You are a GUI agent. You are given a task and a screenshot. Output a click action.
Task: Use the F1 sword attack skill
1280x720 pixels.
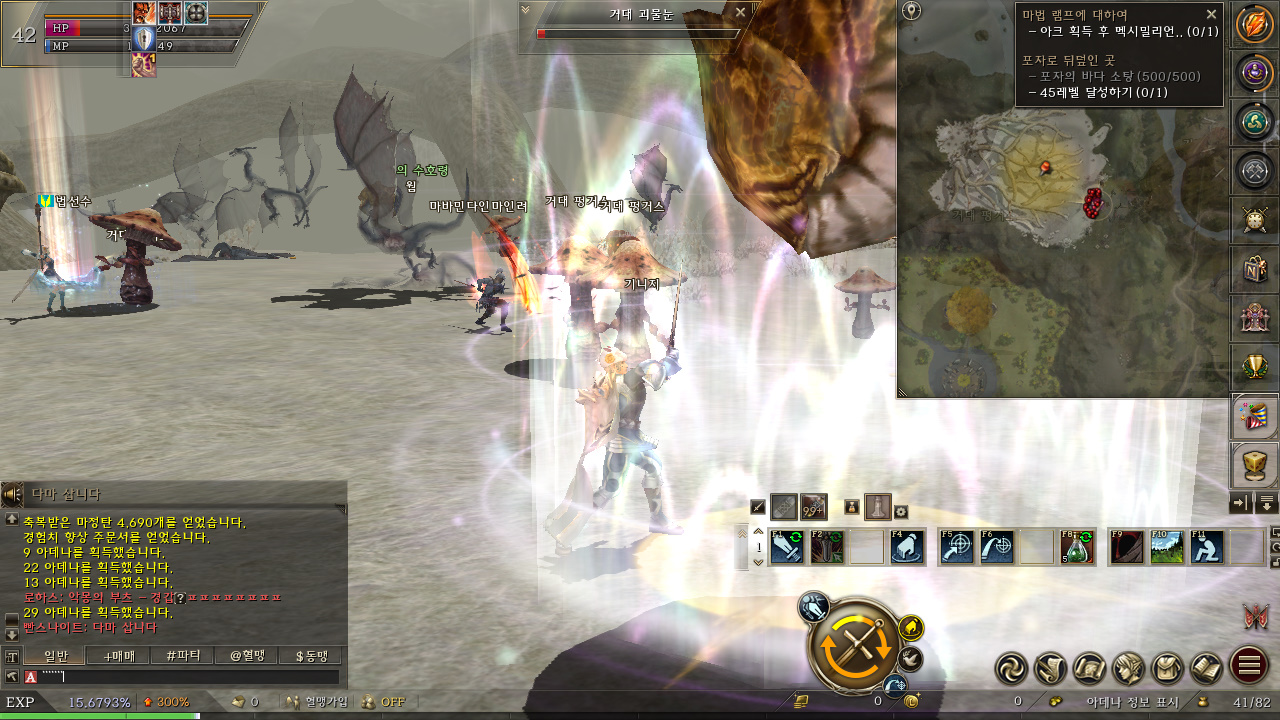point(787,547)
